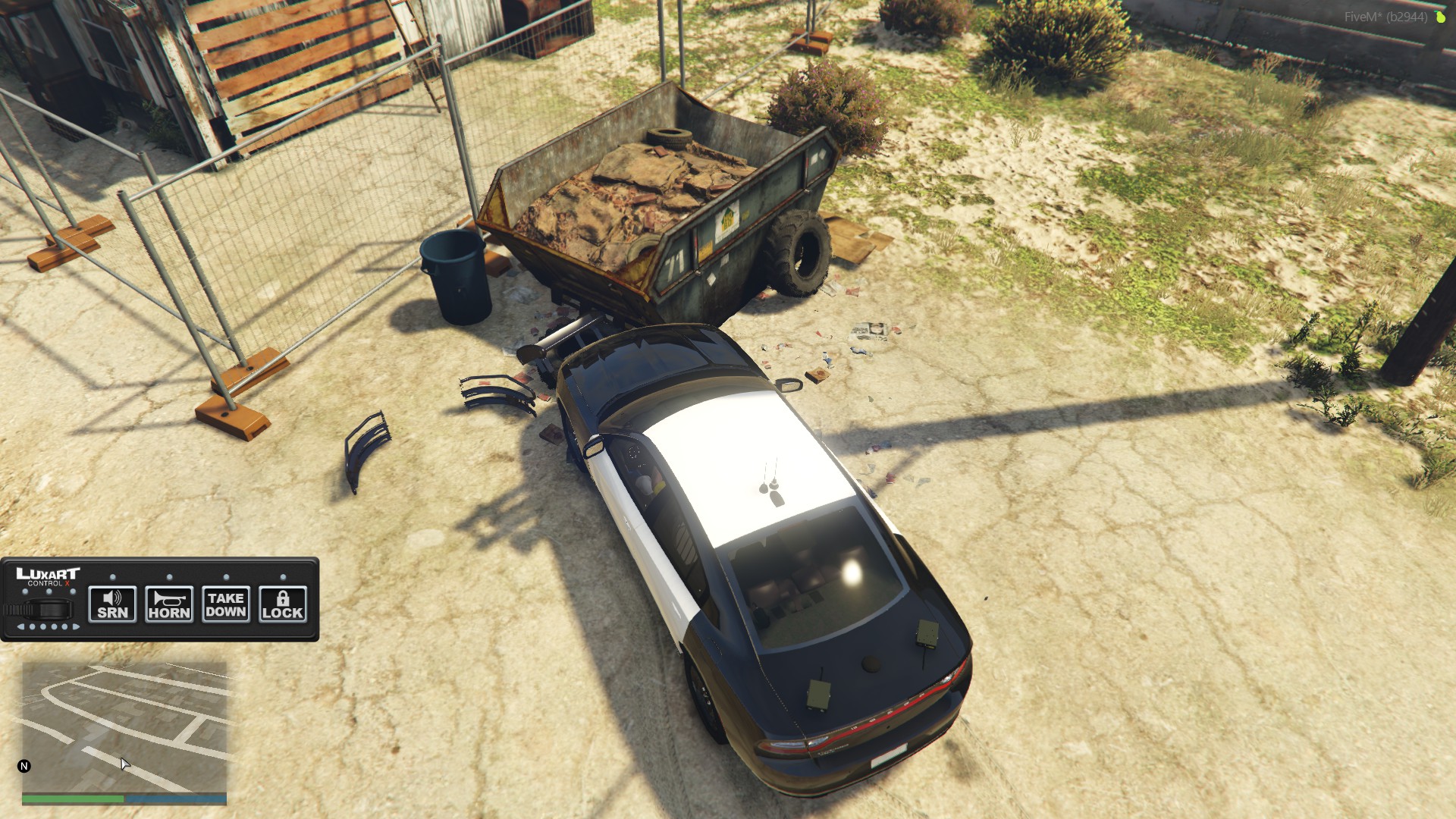Image resolution: width=1456 pixels, height=819 pixels.
Task: Click the minimap
Action: tap(124, 727)
